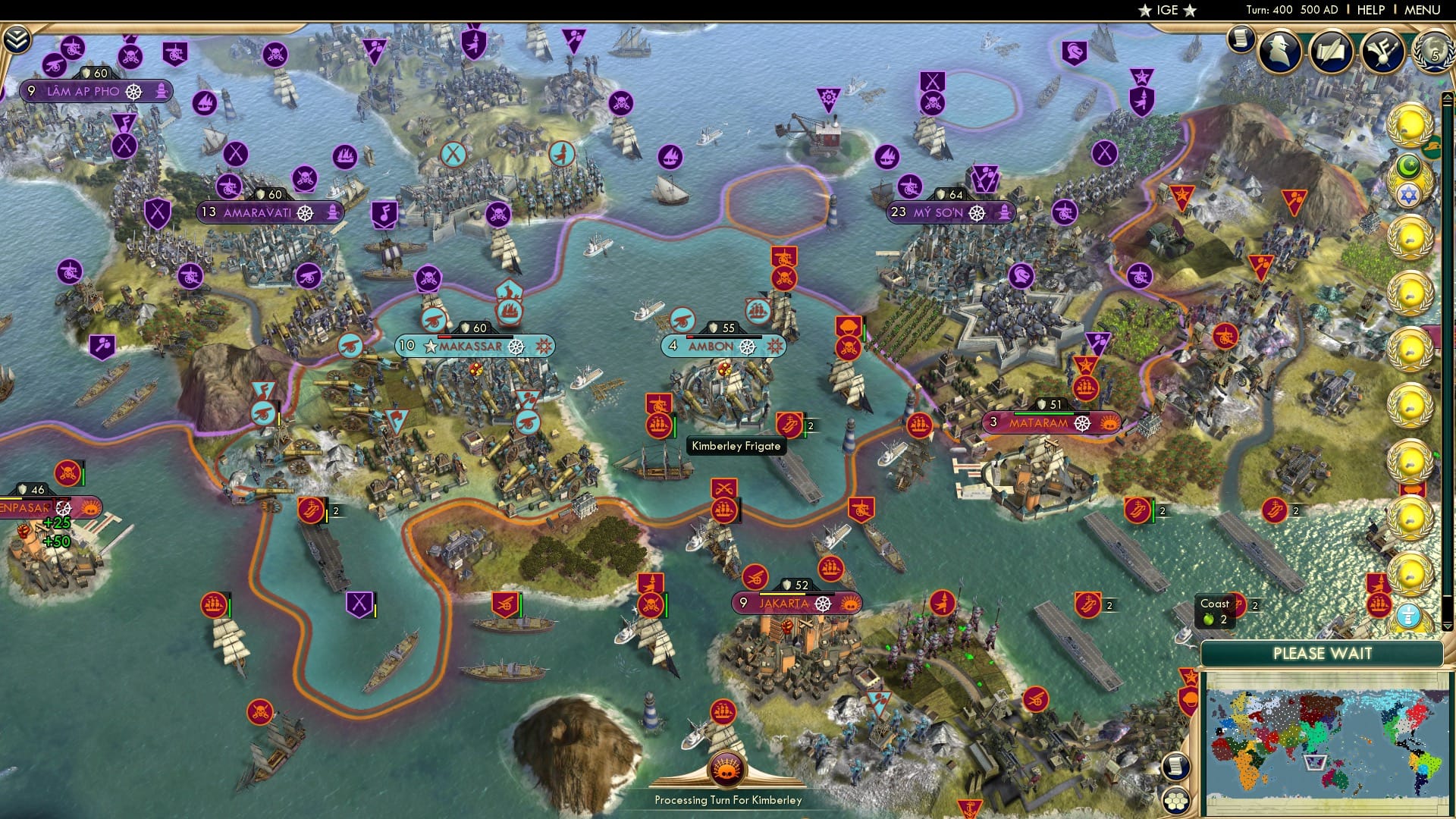Click the hex tile icon in bottom-right corner
The width and height of the screenshot is (1456, 819).
pos(1175,802)
